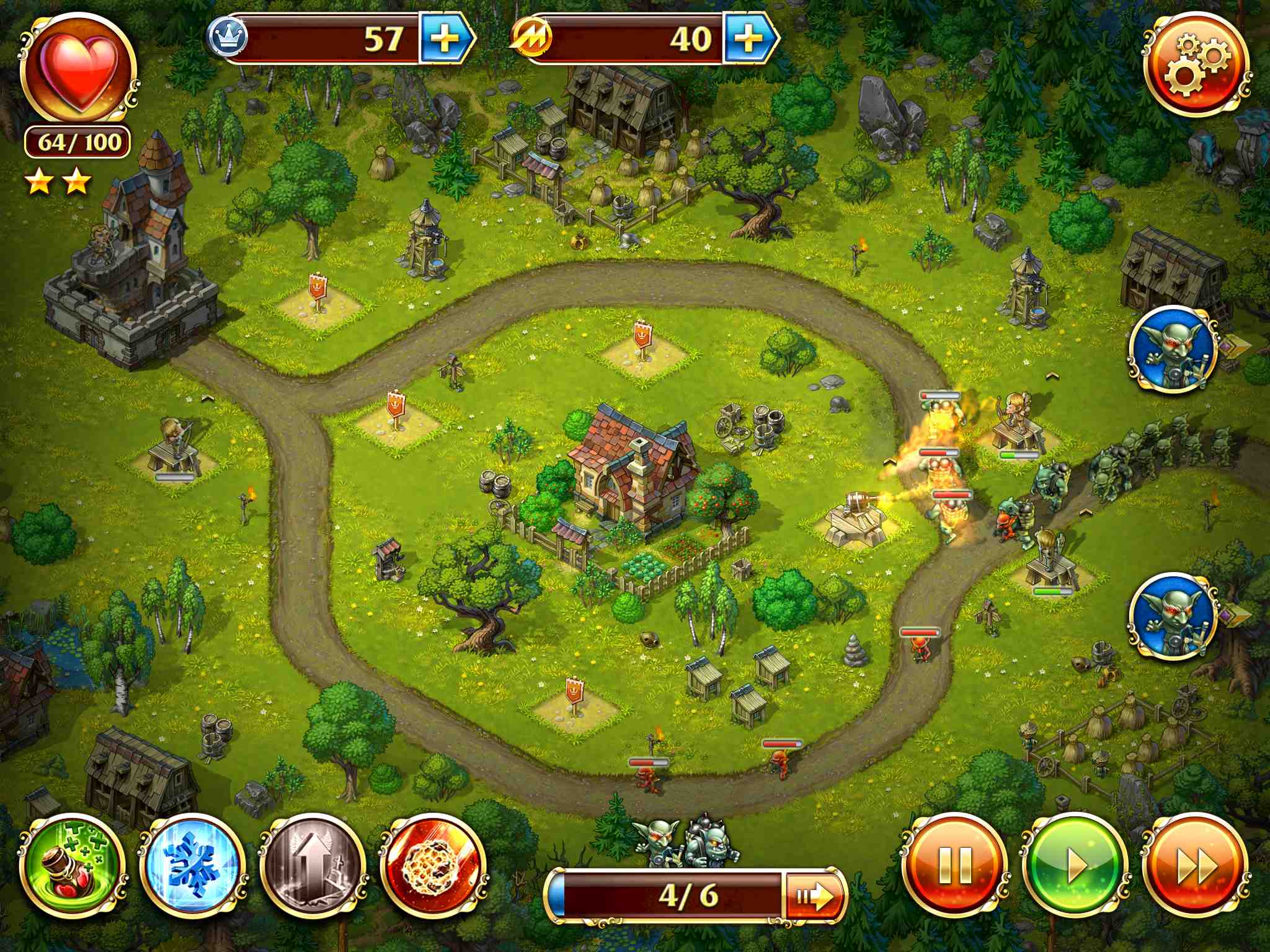Open the settings gear menu
Viewport: 1270px width, 952px height.
[1196, 66]
